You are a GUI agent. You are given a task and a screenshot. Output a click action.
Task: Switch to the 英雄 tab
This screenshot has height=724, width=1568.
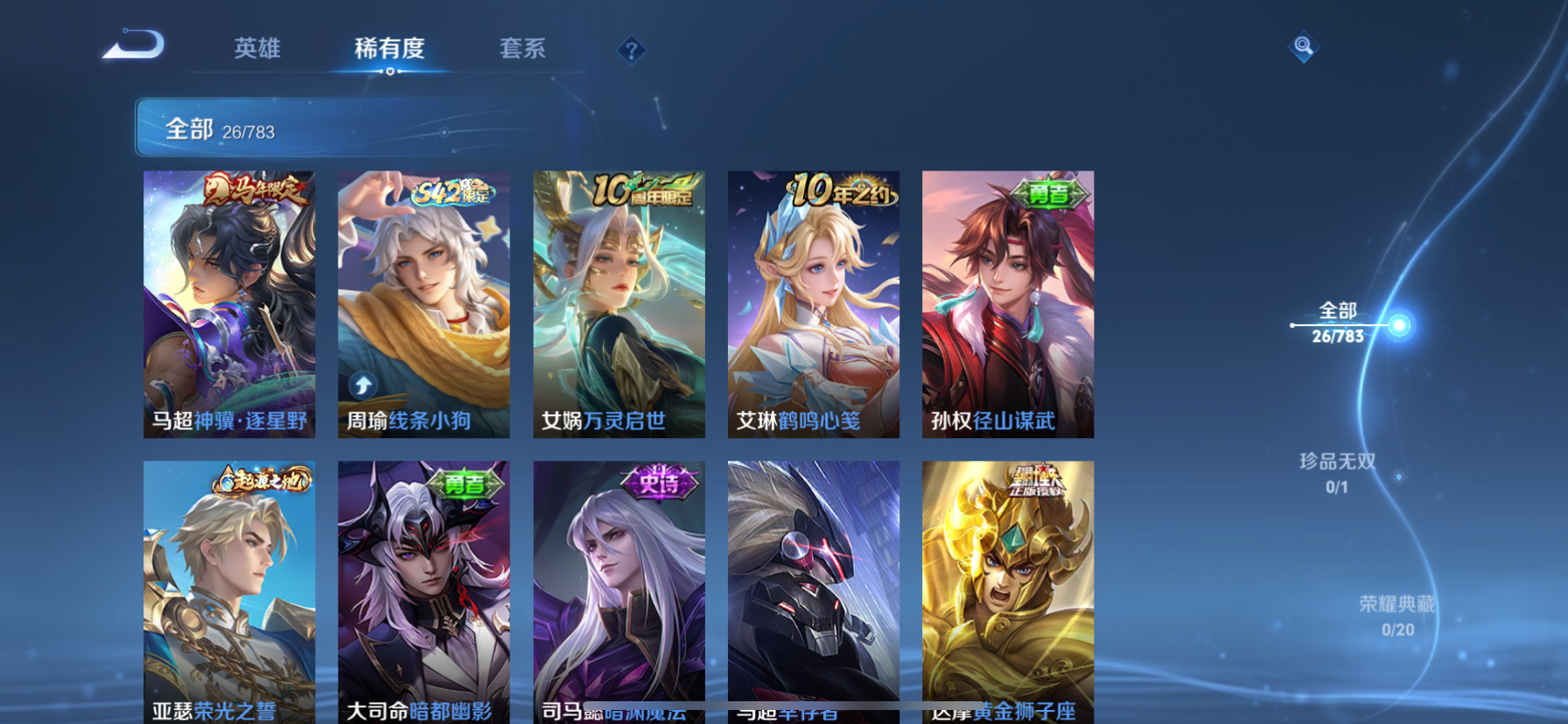point(256,50)
